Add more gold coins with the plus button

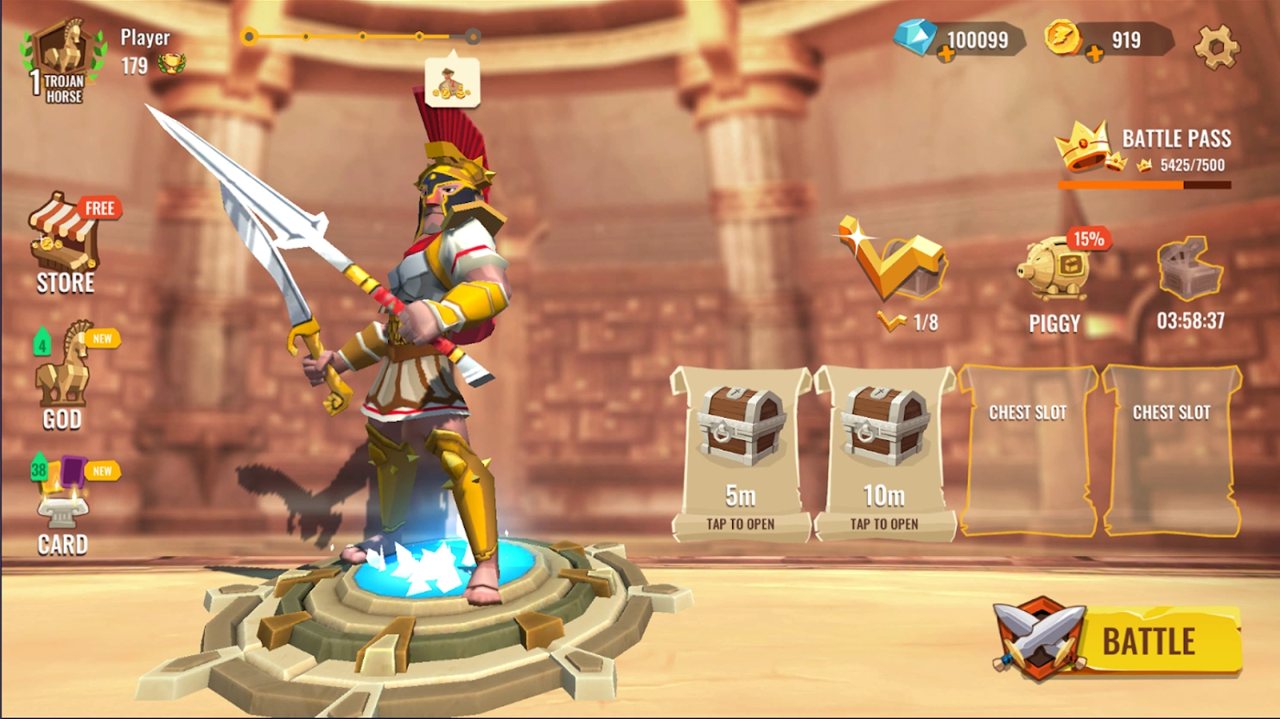(x=1095, y=53)
